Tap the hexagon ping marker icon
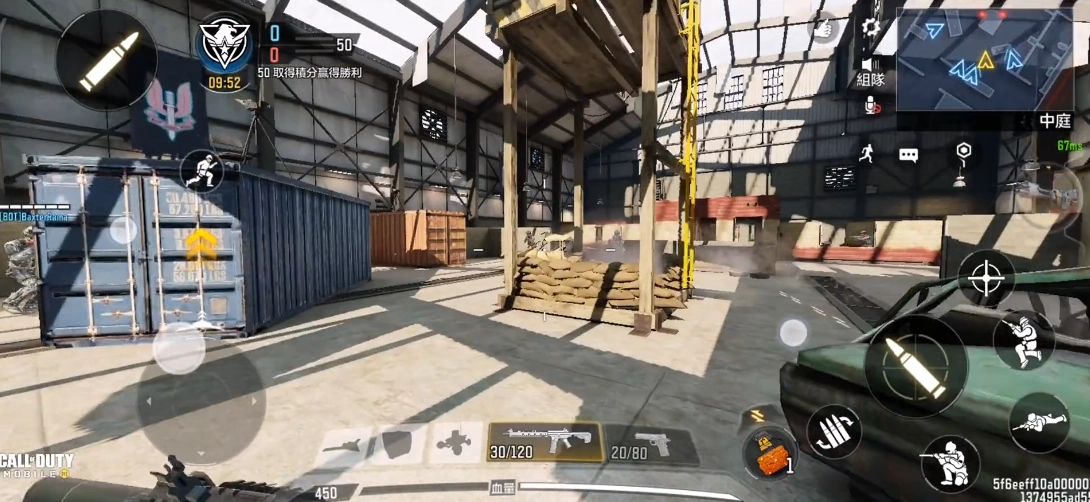Screen dimensions: 1090x502 pyautogui.click(x=962, y=151)
